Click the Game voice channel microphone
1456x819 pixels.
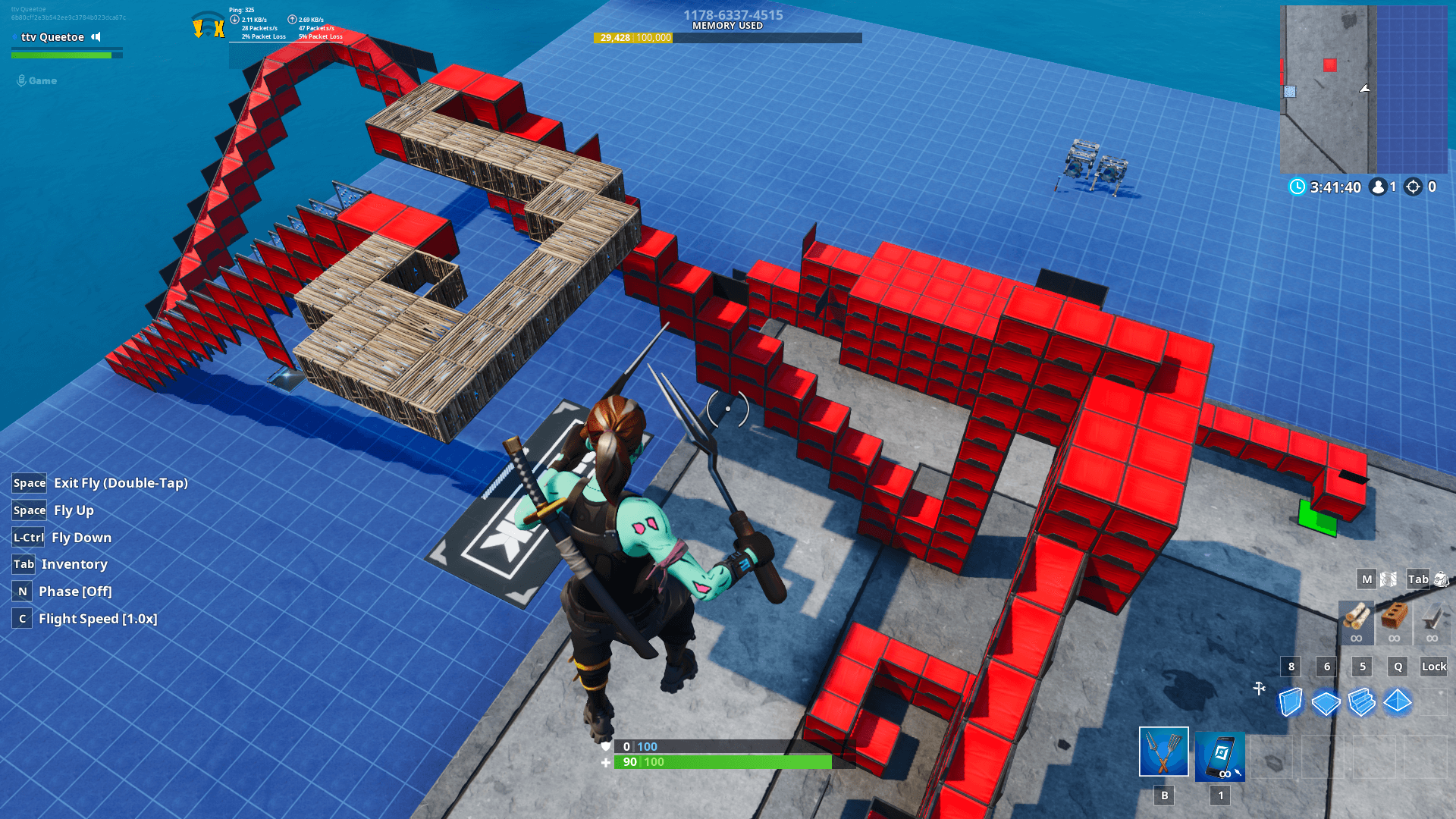(21, 80)
